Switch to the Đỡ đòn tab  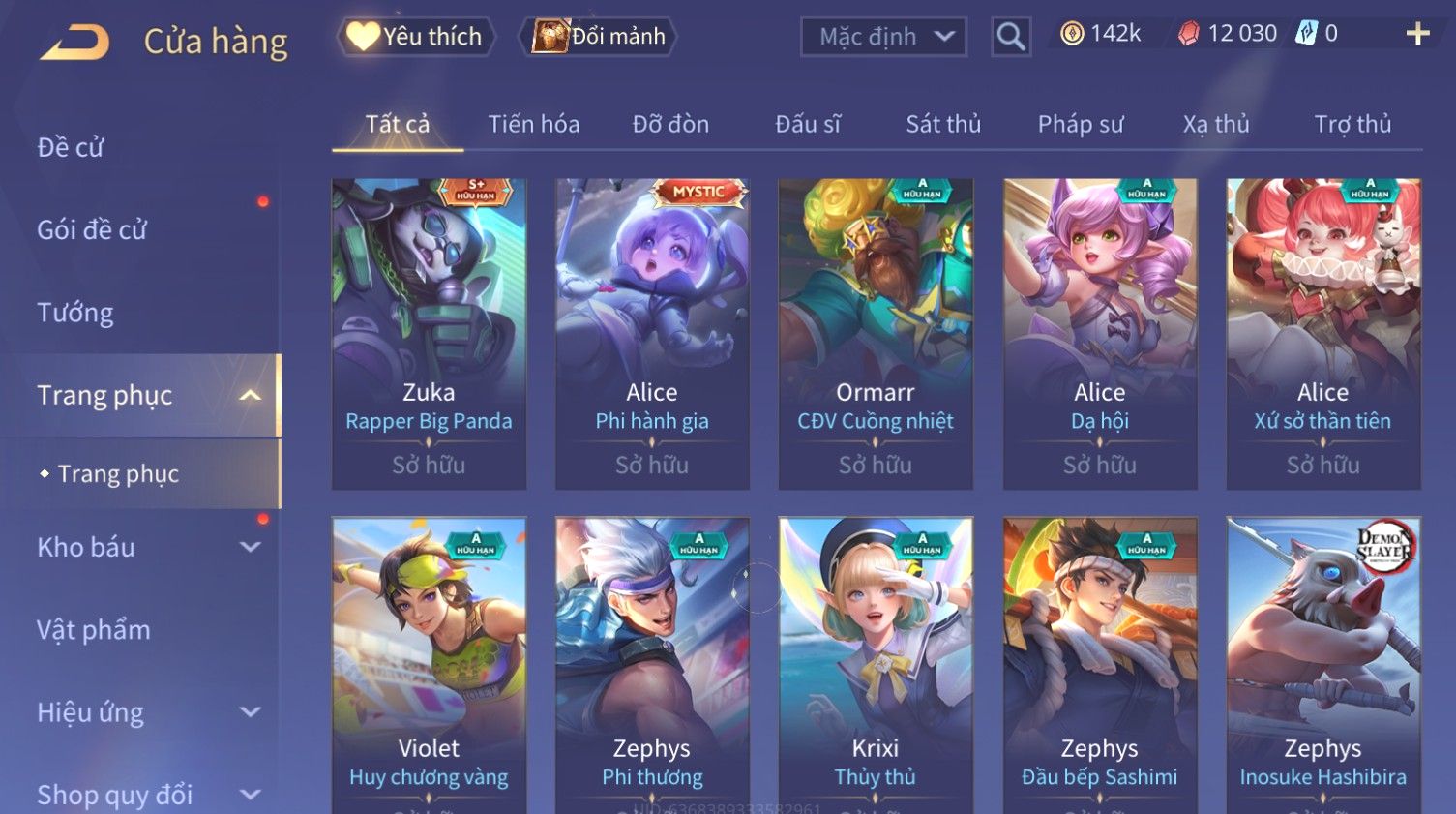tap(670, 124)
